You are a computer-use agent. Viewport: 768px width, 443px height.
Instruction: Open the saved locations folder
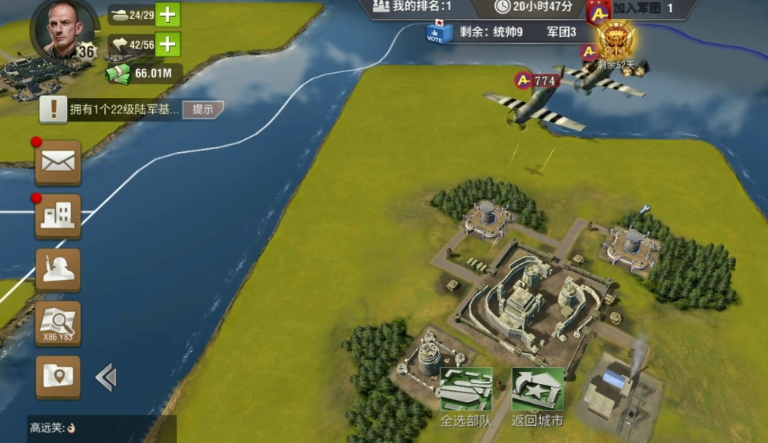click(58, 377)
